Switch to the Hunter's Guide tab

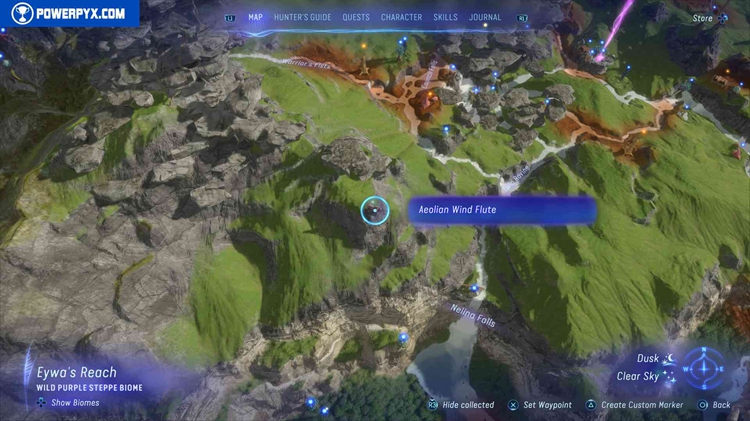(x=302, y=17)
